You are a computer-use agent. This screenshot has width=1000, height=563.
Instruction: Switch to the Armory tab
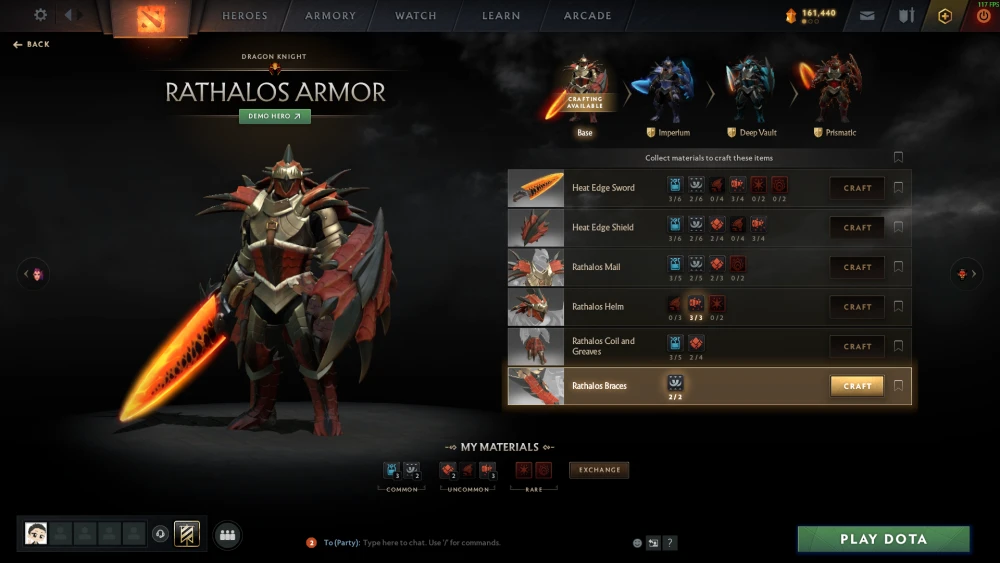click(x=330, y=16)
